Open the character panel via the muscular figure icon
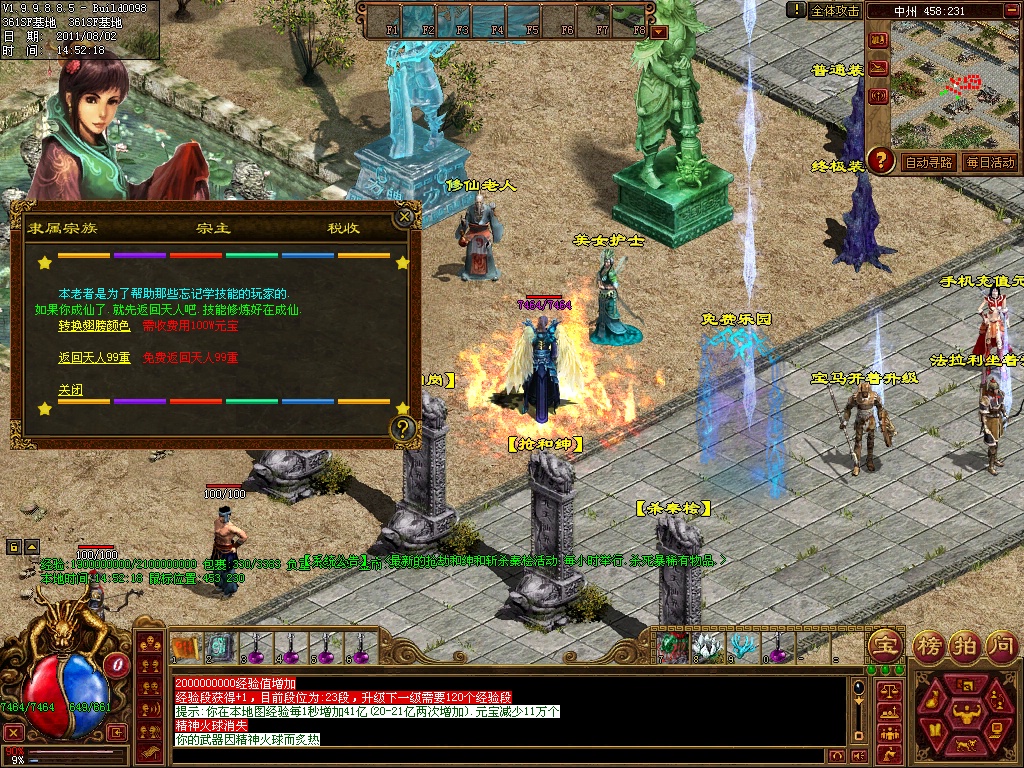 [966, 713]
